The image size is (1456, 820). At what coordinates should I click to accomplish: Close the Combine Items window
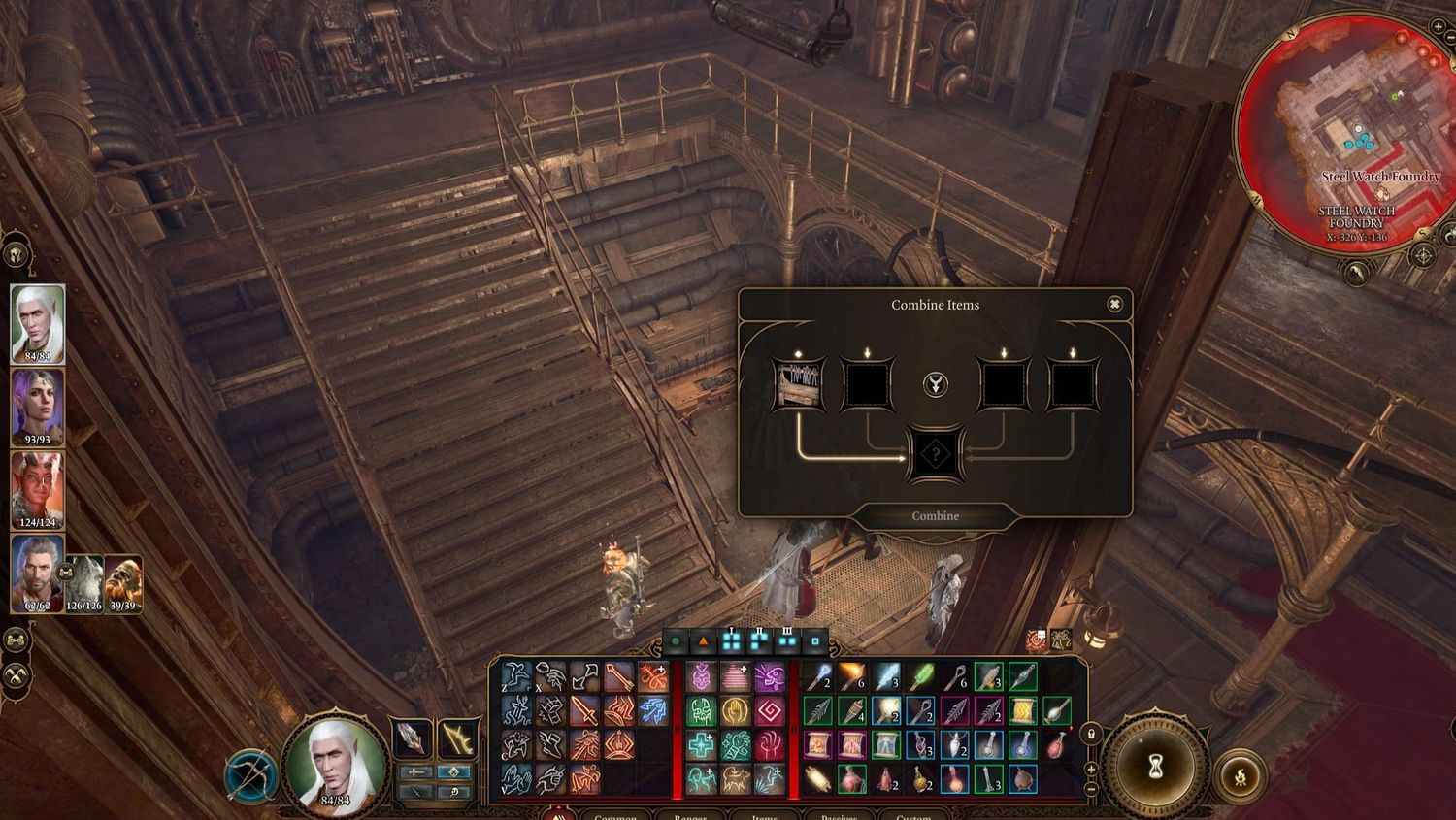[1114, 305]
